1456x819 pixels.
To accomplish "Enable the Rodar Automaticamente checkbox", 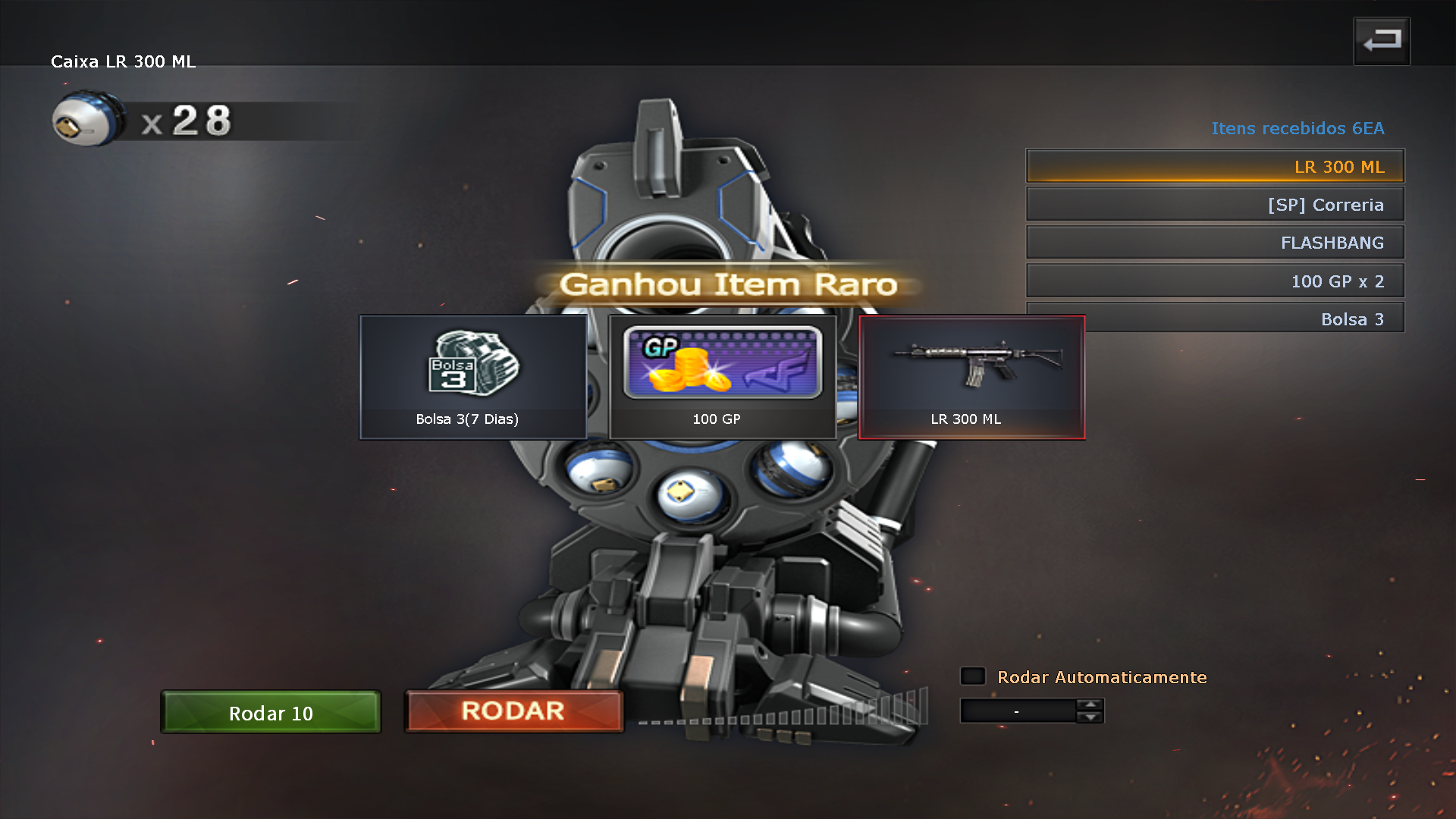I will click(973, 676).
